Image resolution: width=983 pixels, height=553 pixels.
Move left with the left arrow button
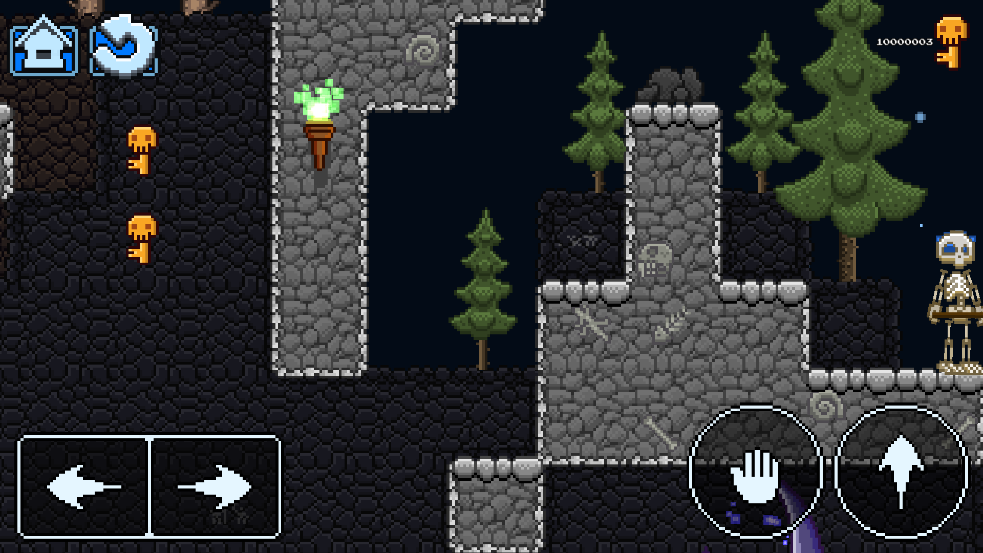(x=84, y=487)
